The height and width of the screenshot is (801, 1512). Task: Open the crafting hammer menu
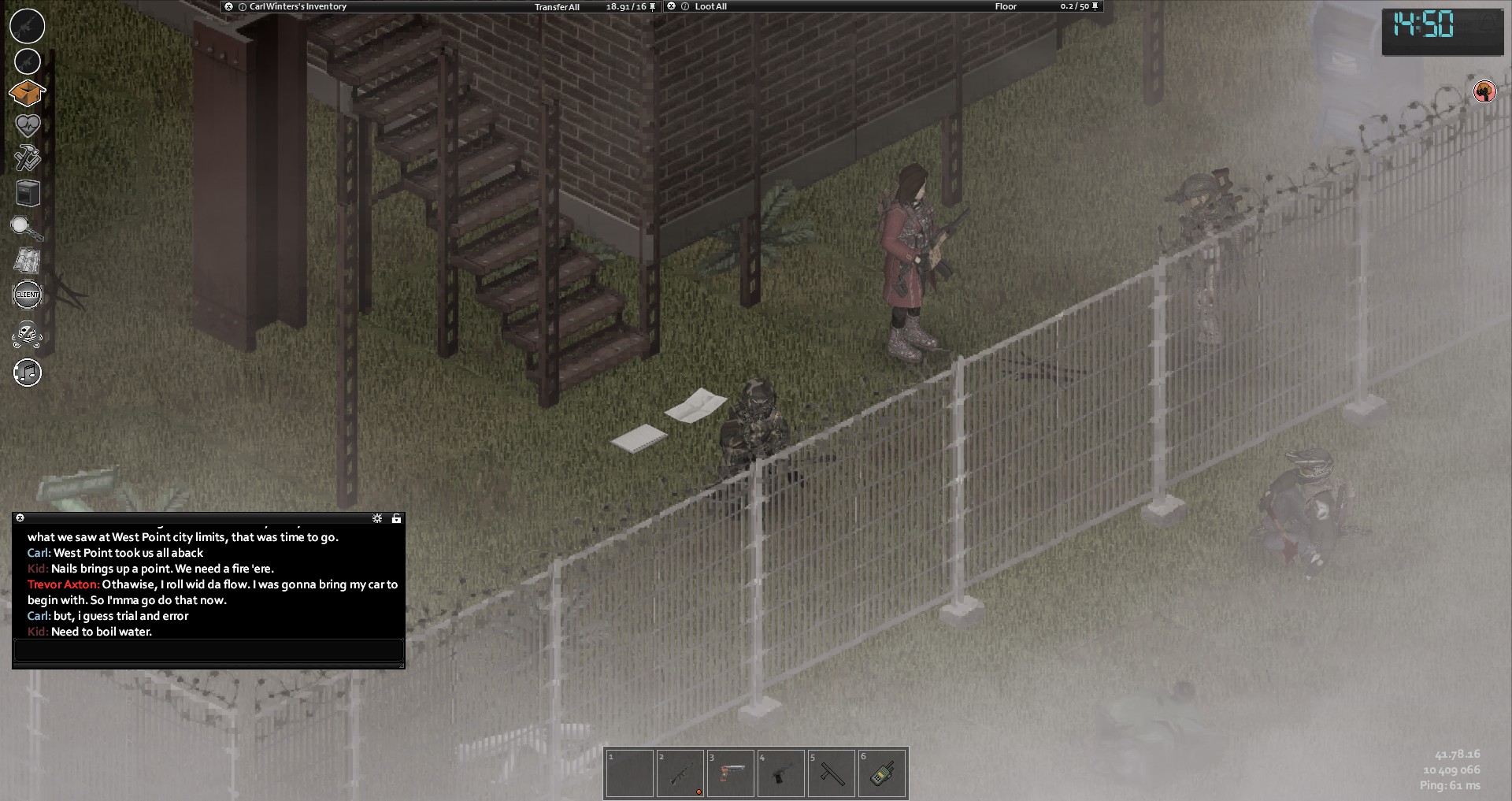tap(28, 158)
